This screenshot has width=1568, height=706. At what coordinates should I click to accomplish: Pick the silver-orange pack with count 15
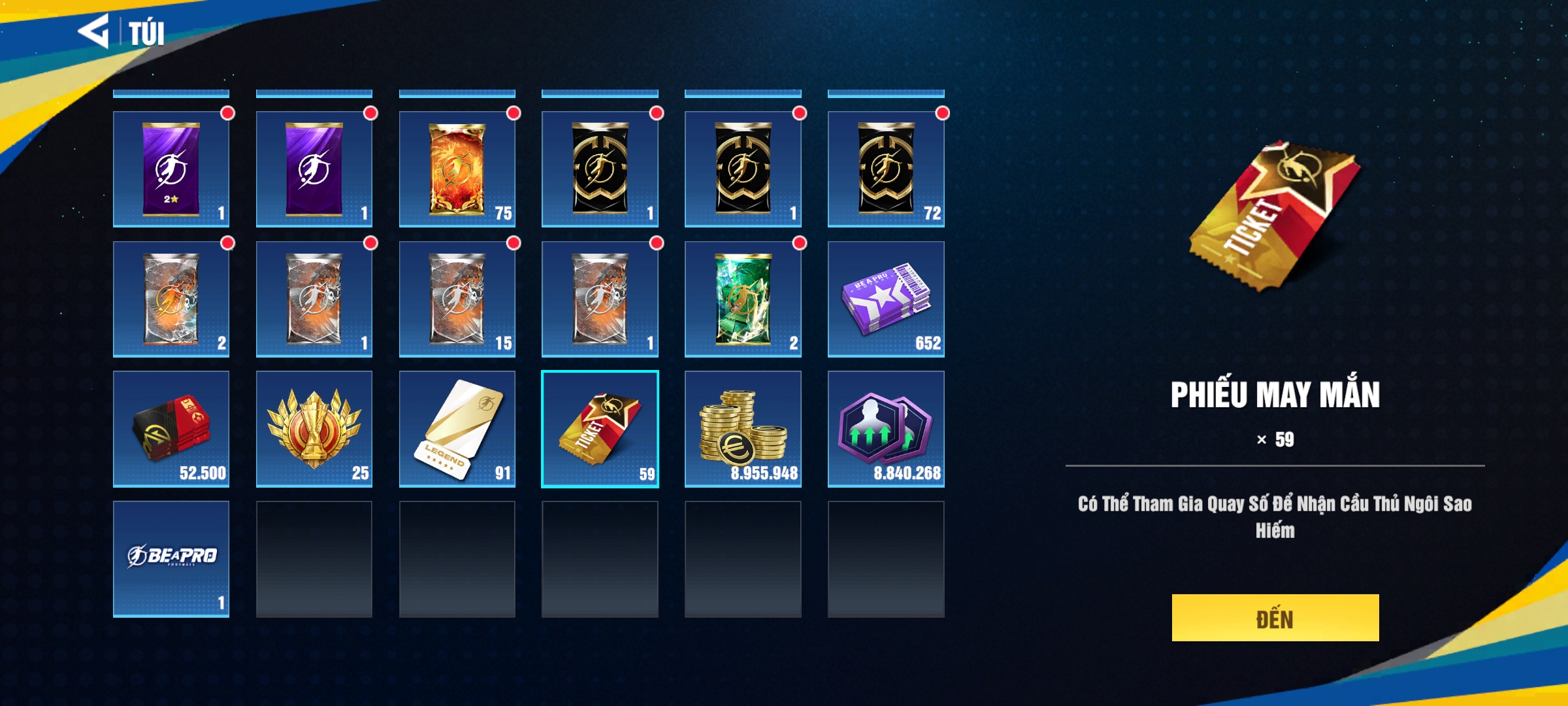457,299
